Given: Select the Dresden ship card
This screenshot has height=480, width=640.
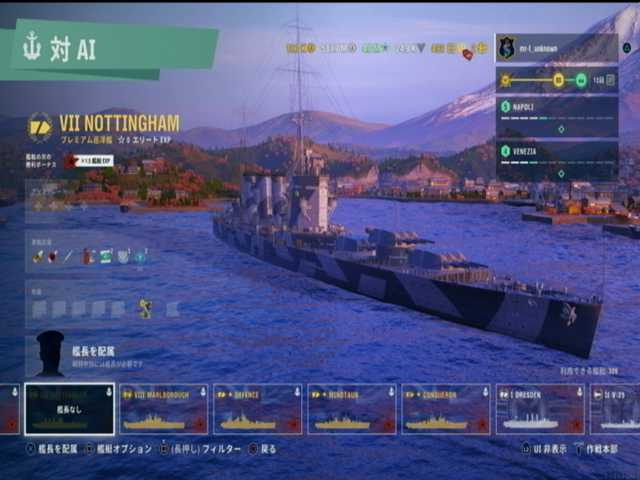Looking at the screenshot, I should point(540,409).
